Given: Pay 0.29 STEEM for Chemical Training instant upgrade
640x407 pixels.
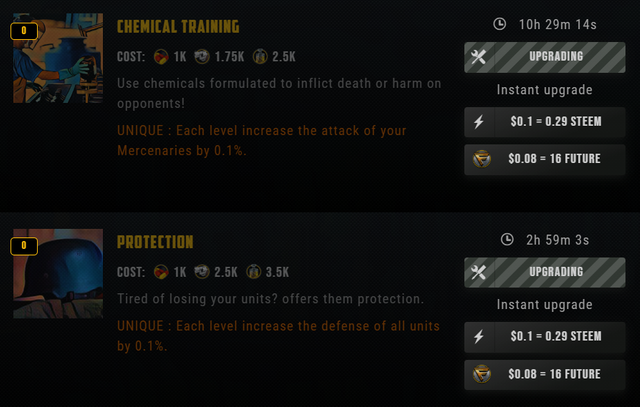Looking at the screenshot, I should 544,121.
